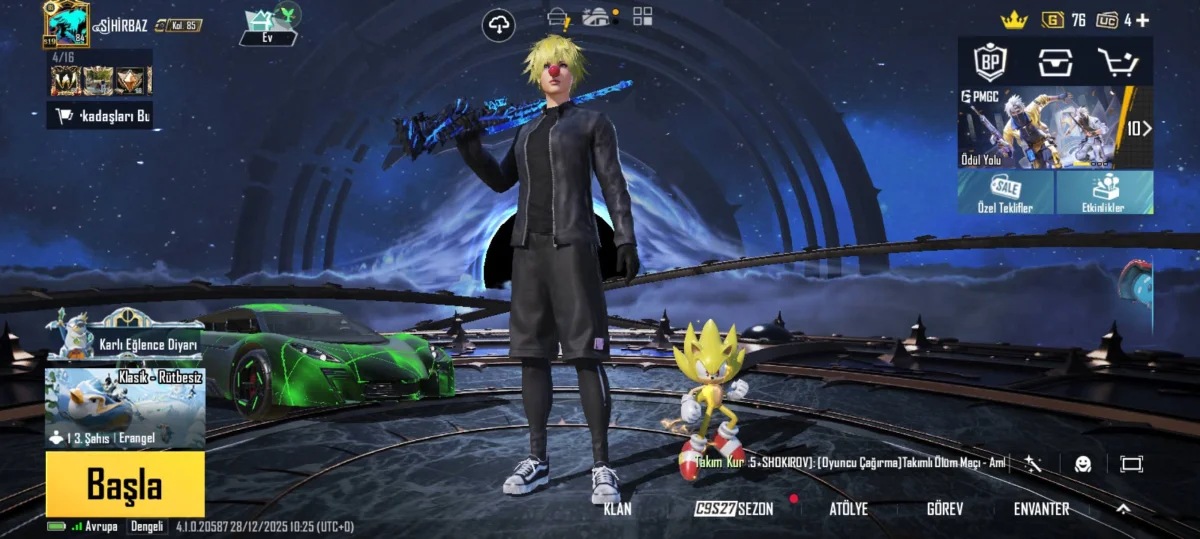Go to the ATÖLYE workshop

(848, 509)
